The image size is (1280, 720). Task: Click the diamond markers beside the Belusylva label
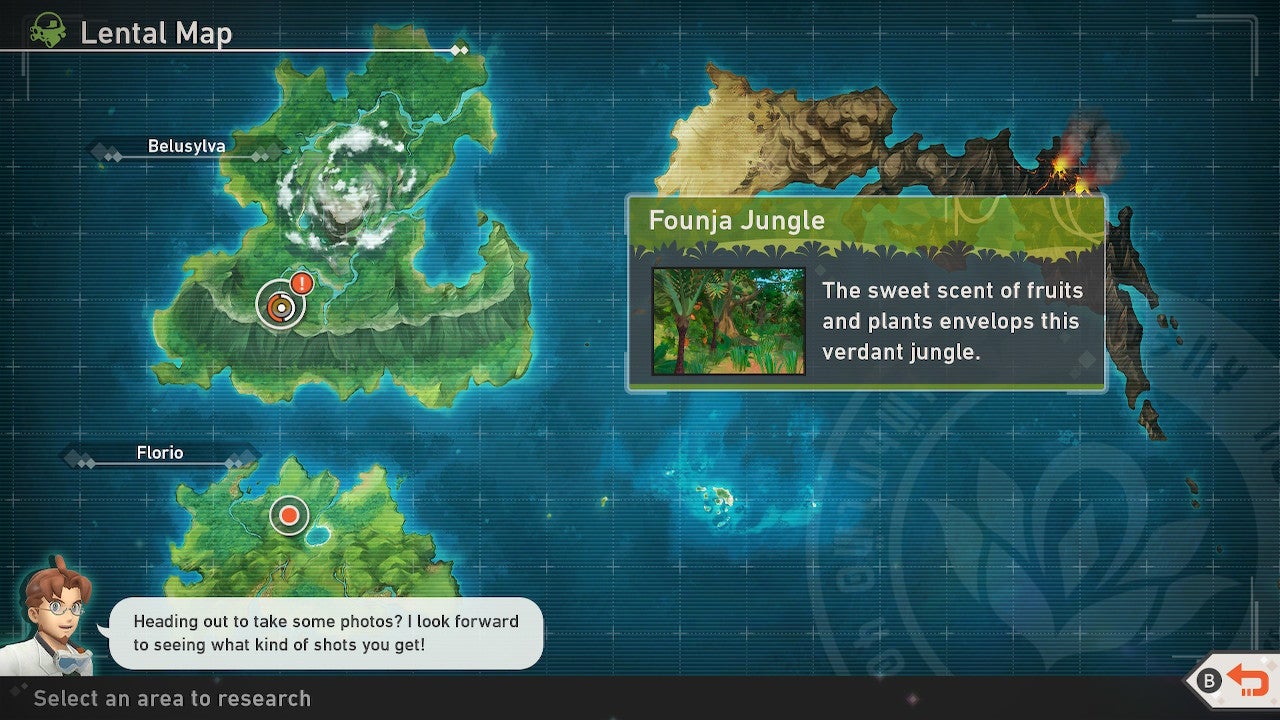[105, 151]
